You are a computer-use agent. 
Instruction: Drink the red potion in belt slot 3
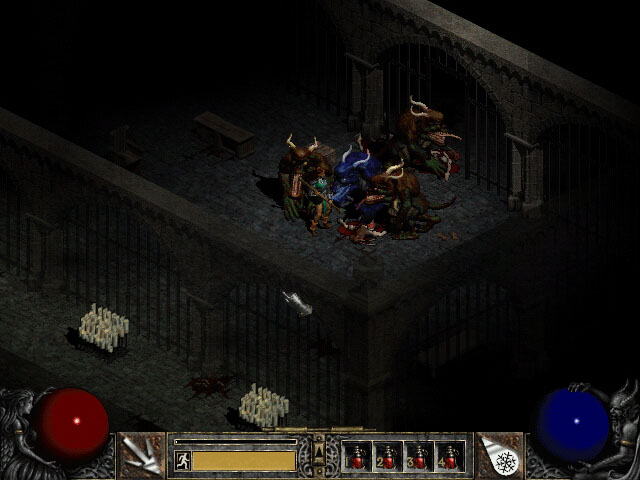point(419,457)
